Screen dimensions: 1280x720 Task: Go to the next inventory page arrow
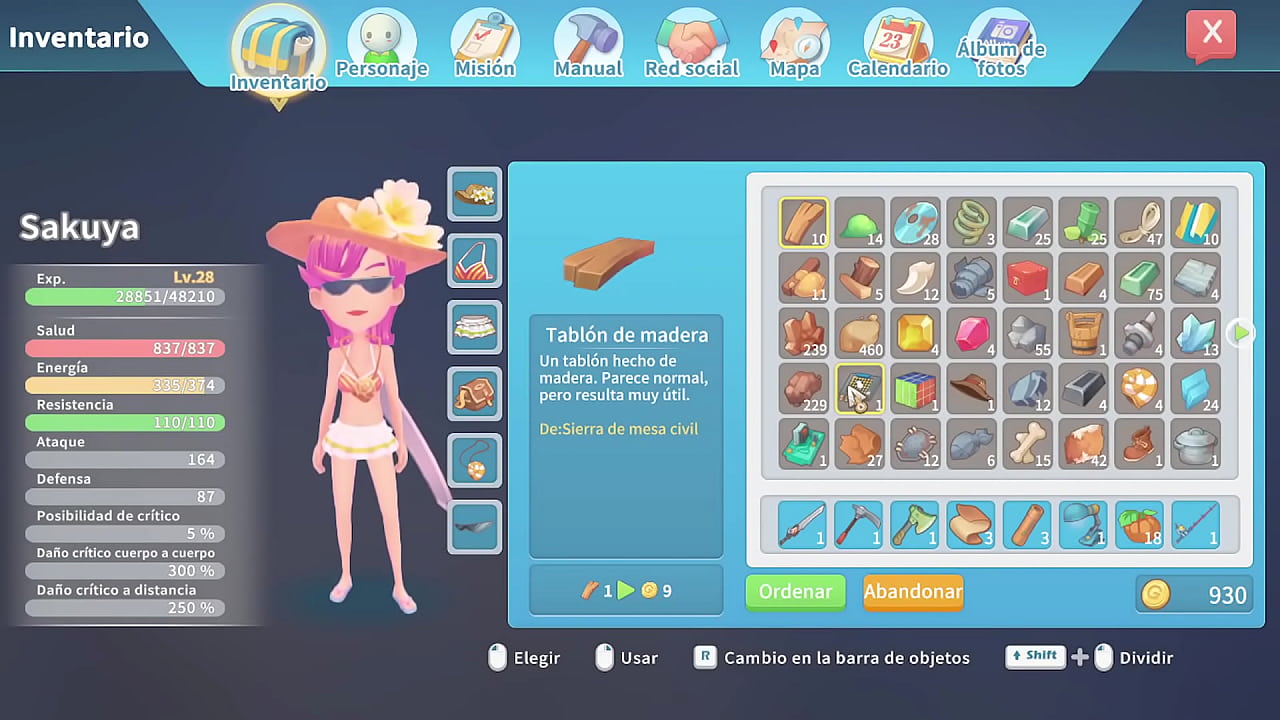pyautogui.click(x=1240, y=333)
